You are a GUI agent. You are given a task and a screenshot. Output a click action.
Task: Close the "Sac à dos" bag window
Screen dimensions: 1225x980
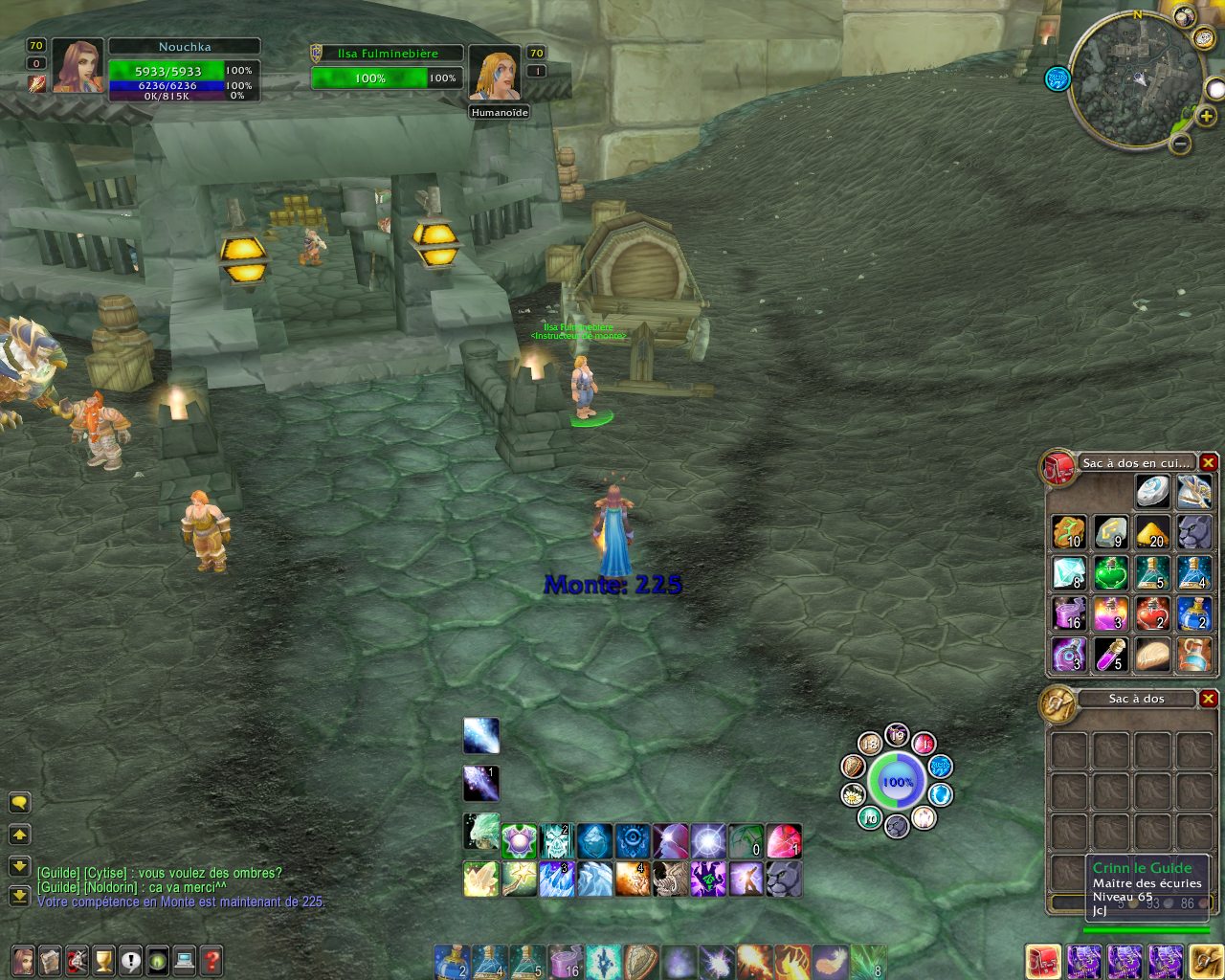point(1209,699)
